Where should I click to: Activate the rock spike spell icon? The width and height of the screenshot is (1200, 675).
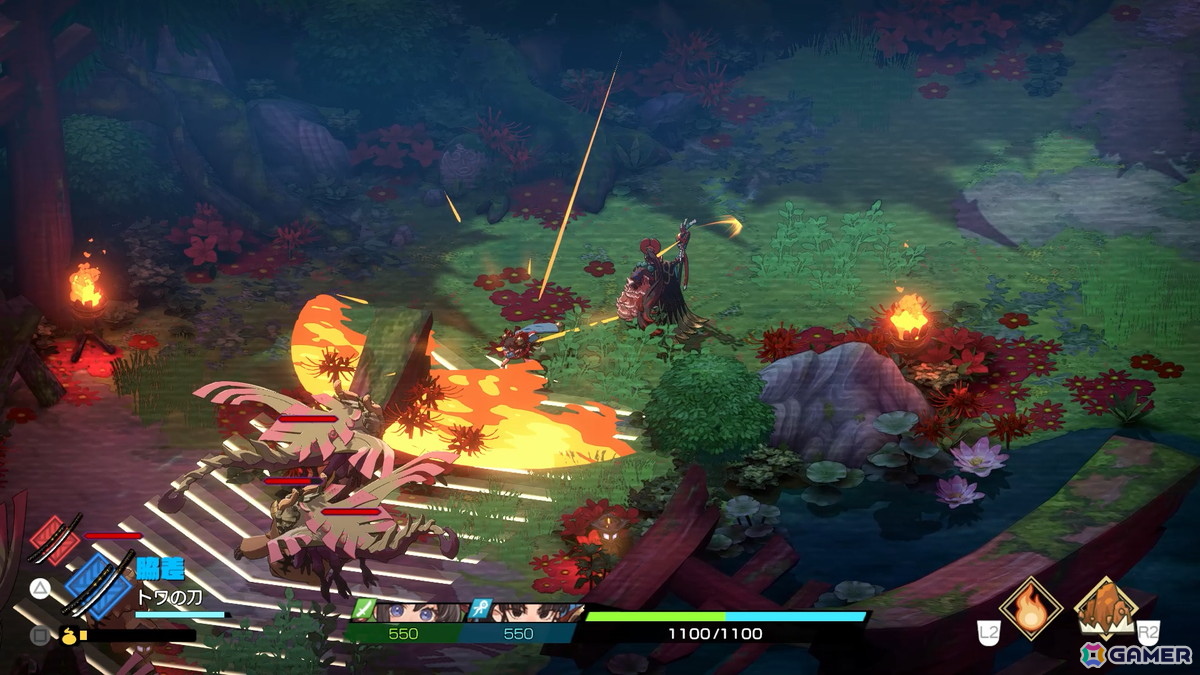pyautogui.click(x=1105, y=606)
